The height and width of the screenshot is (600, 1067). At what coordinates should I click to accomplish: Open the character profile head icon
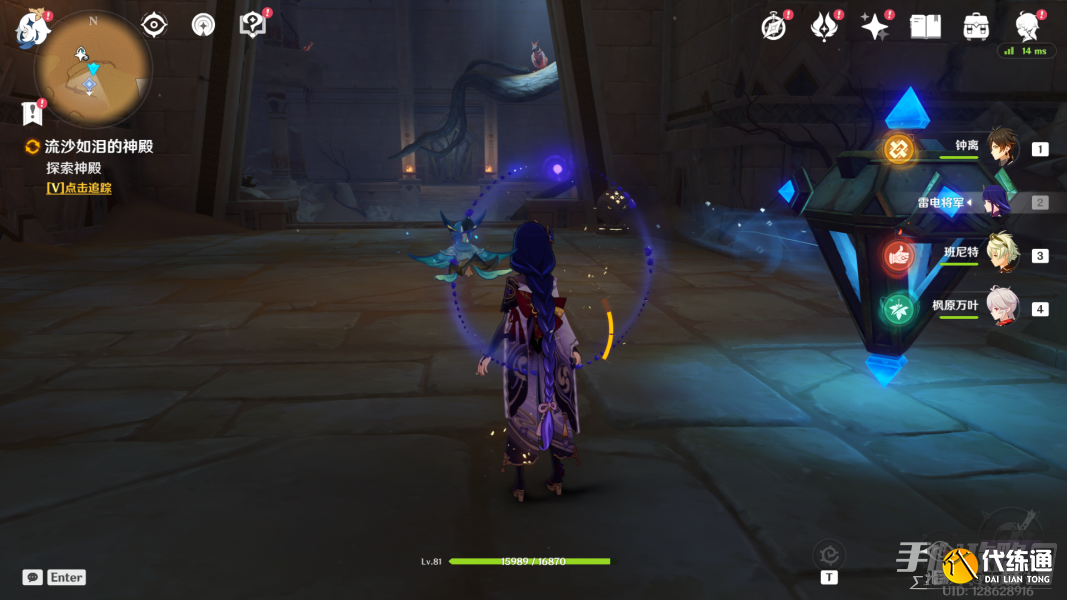(1026, 27)
